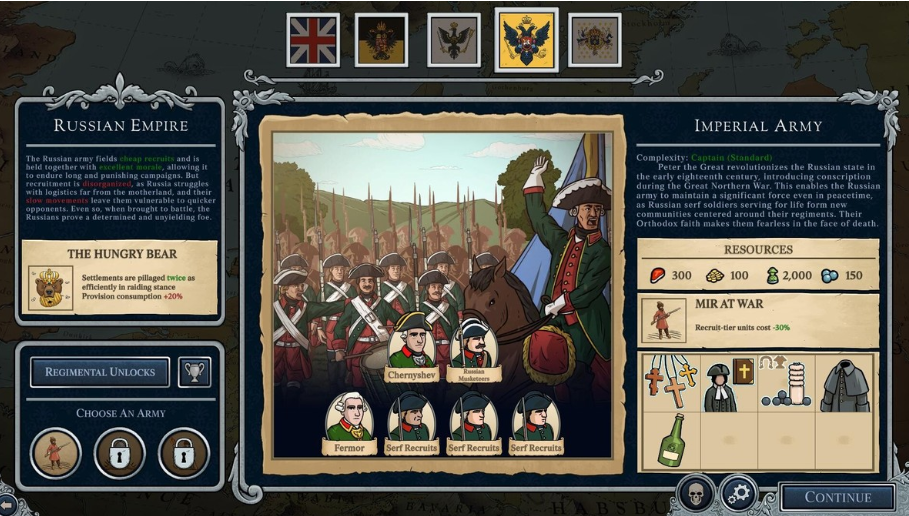Click the Mir at War trait
909x516 pixels.
click(x=758, y=319)
